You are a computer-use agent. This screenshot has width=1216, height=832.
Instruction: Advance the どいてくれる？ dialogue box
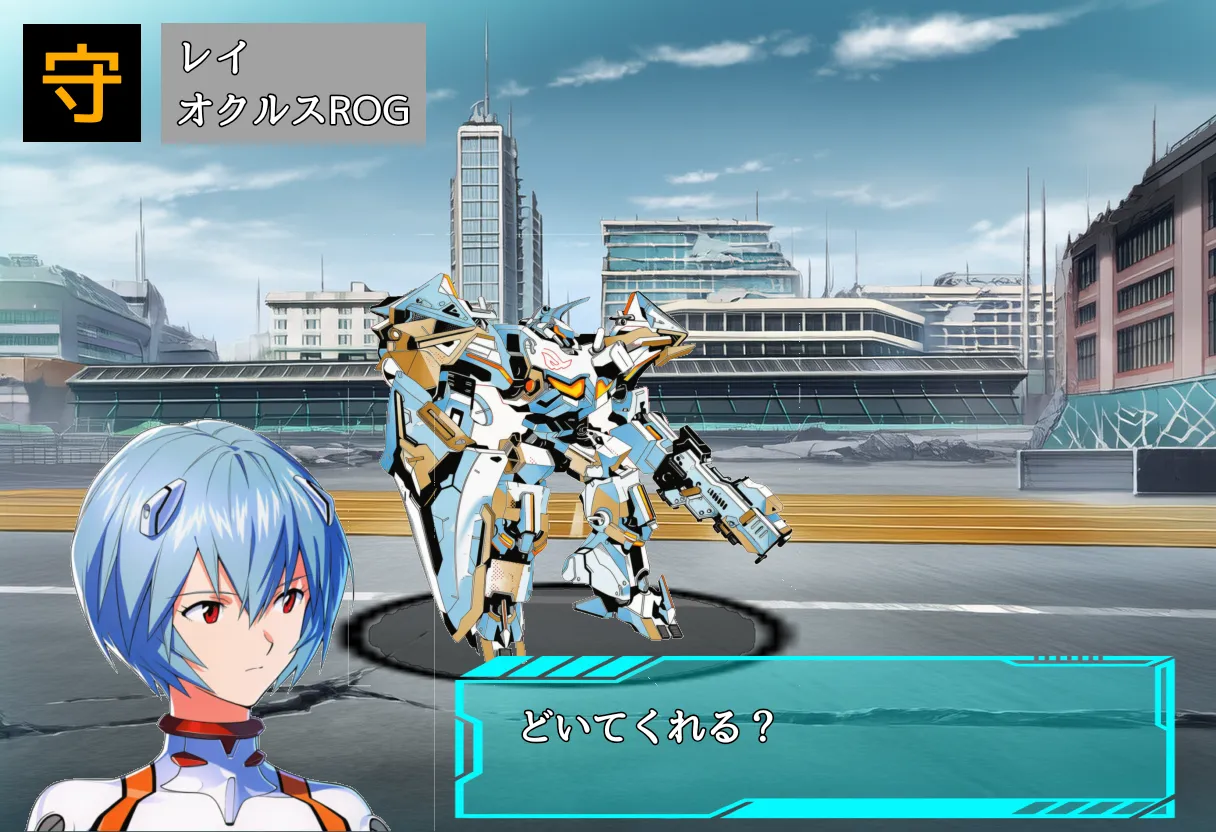tap(814, 736)
